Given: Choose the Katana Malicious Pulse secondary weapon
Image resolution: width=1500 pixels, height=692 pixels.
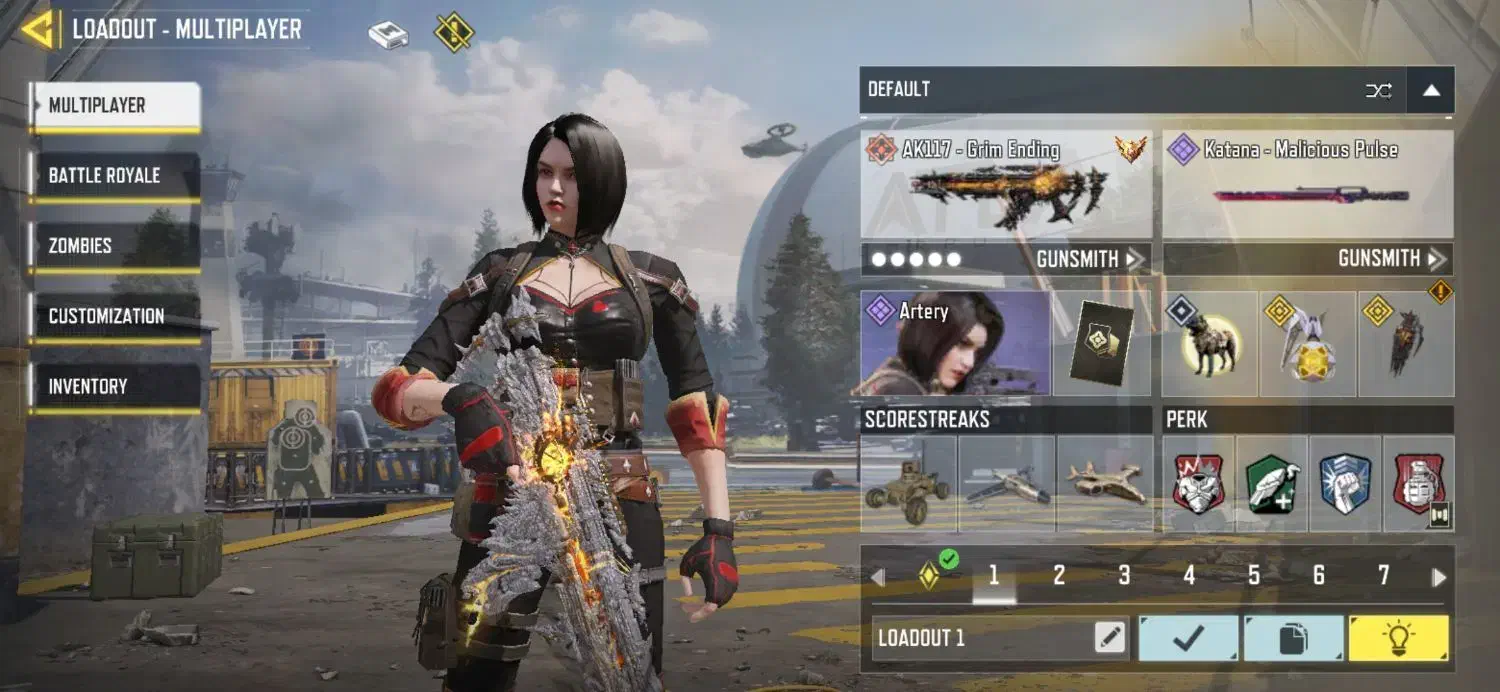Looking at the screenshot, I should [1308, 183].
